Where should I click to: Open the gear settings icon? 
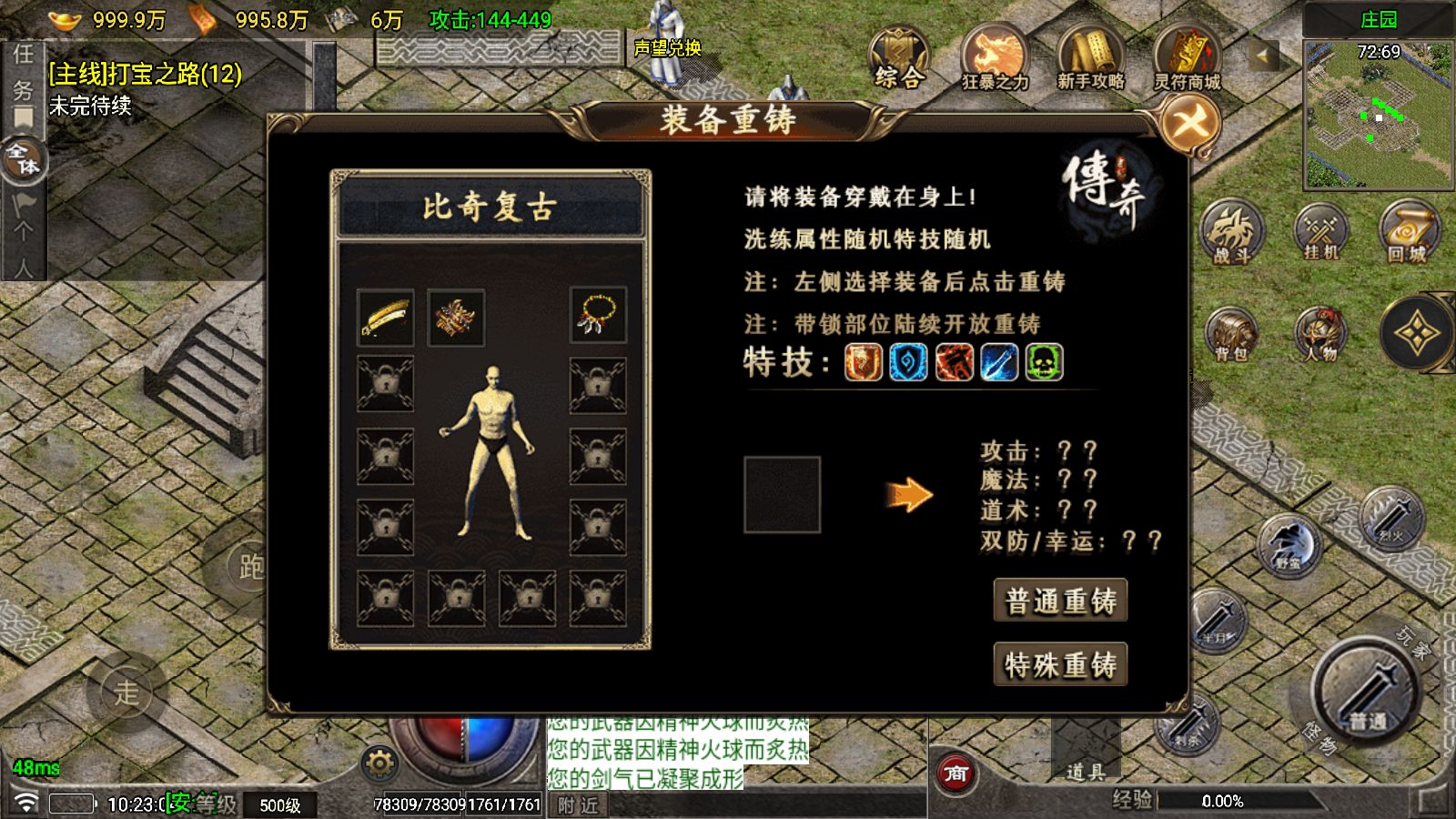pos(379,763)
